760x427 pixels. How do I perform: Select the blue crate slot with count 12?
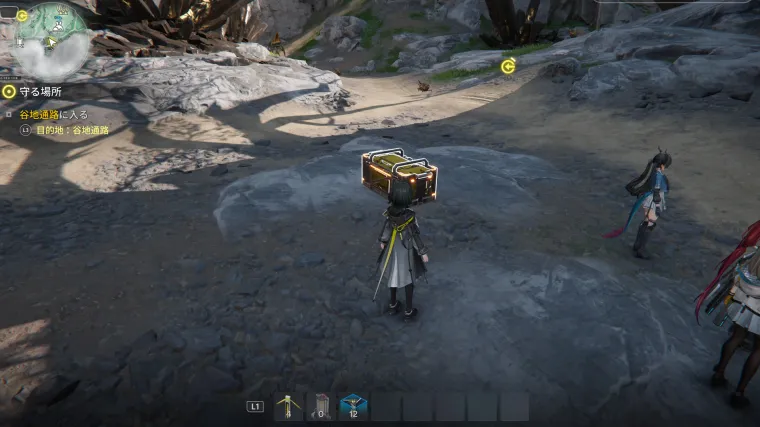[x=353, y=406]
